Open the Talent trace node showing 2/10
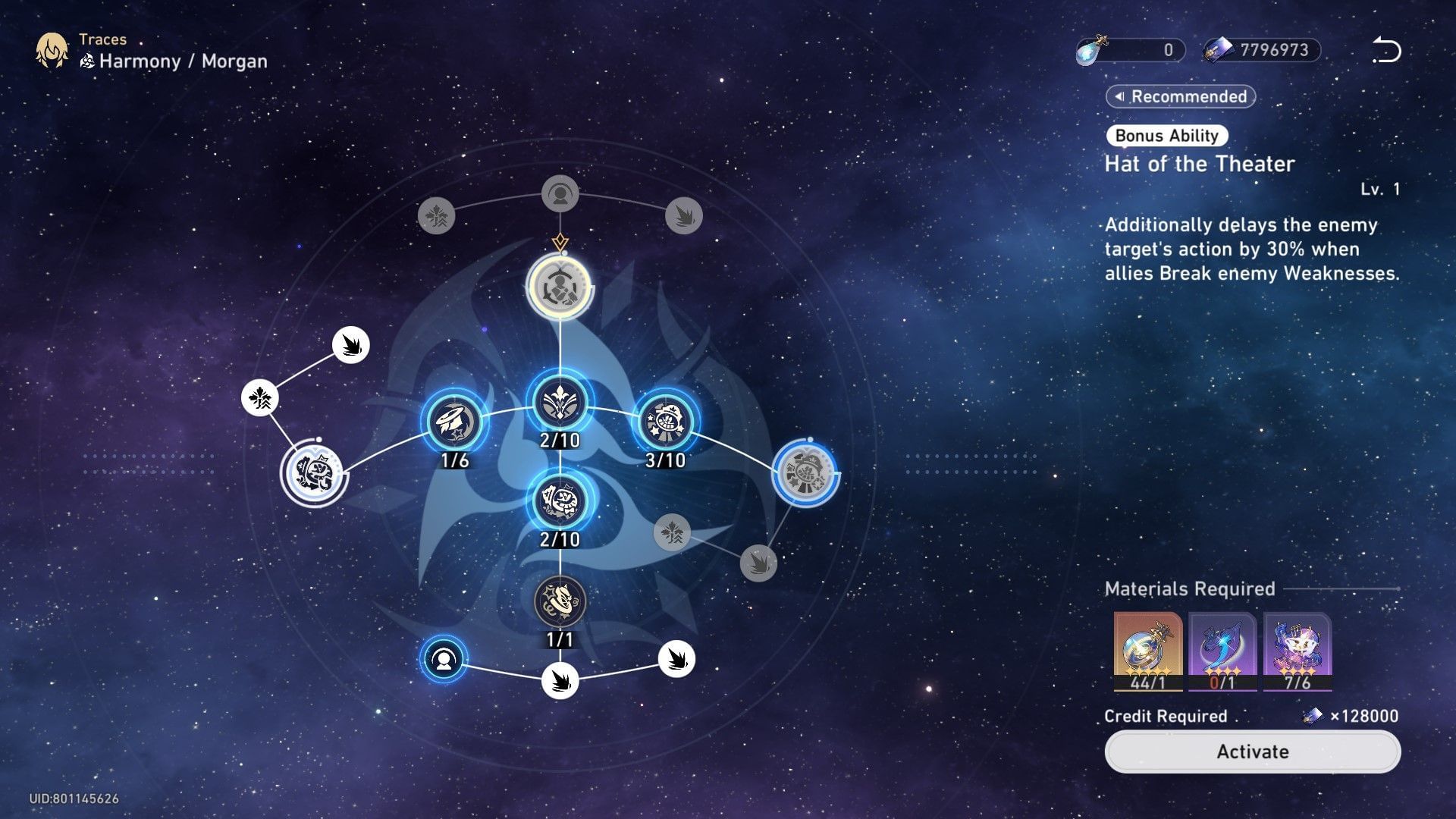Image resolution: width=1456 pixels, height=819 pixels. [x=560, y=498]
